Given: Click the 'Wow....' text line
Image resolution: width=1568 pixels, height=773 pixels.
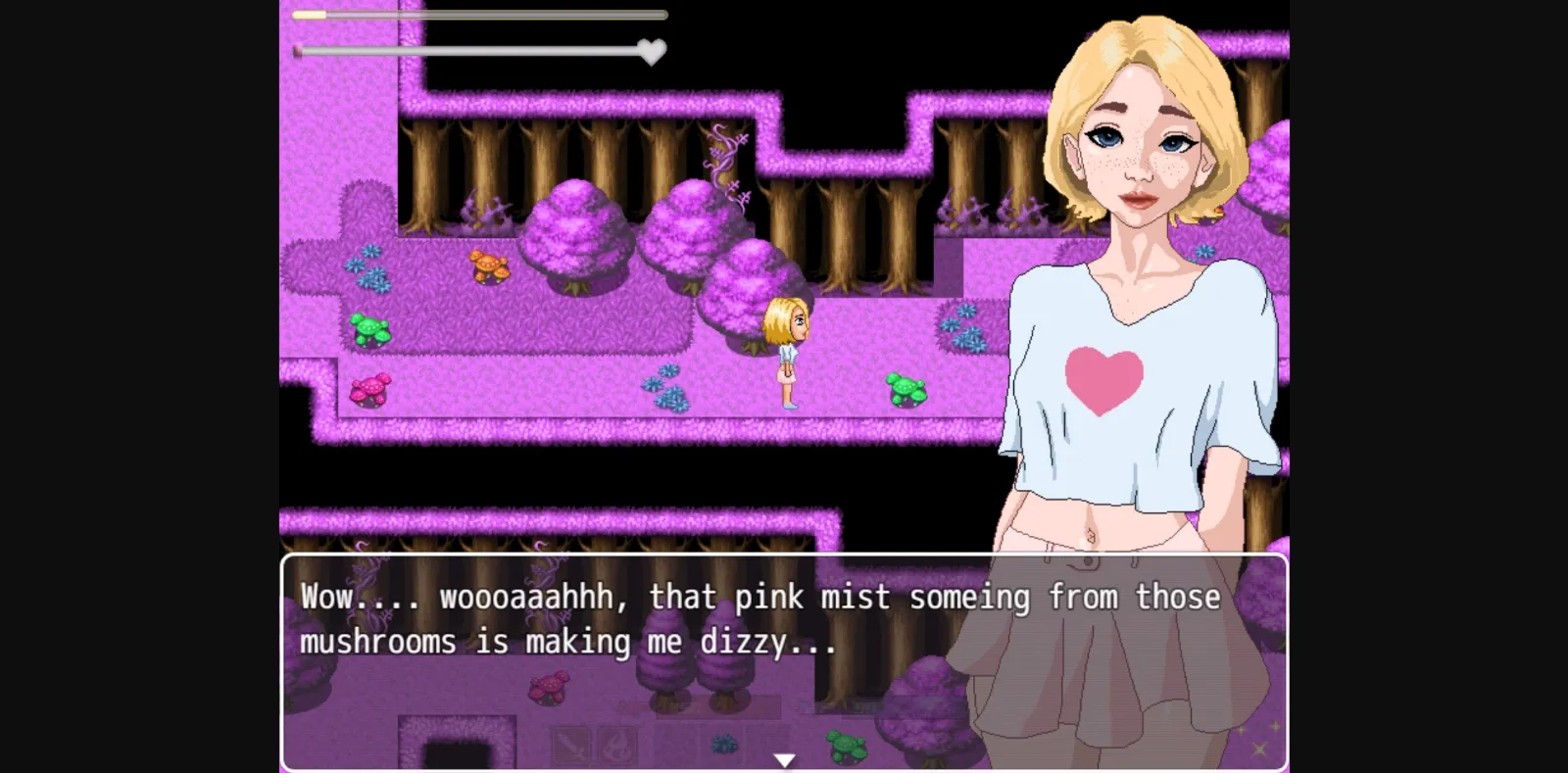Looking at the screenshot, I should (x=344, y=596).
